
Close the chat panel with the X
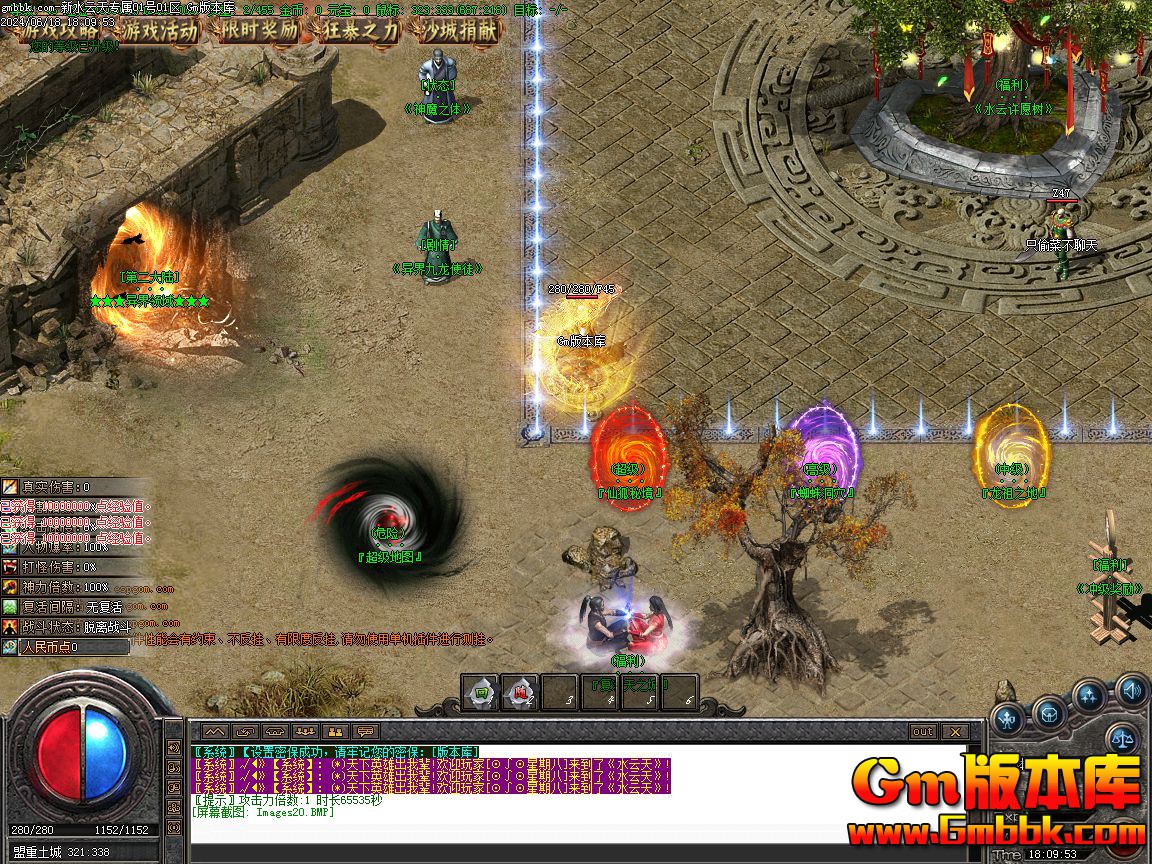[954, 731]
